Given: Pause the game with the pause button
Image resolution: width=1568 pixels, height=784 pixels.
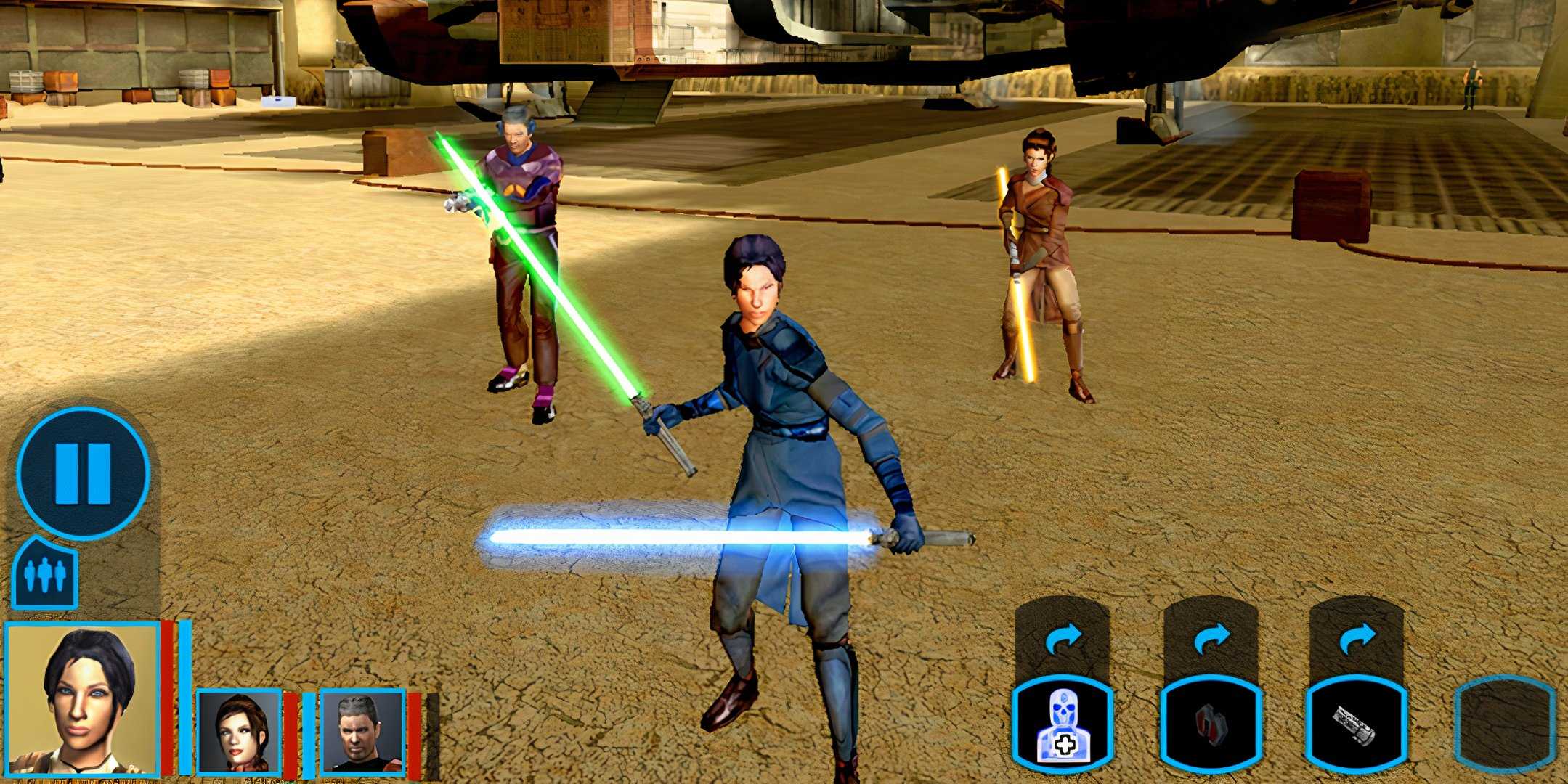Looking at the screenshot, I should point(83,473).
